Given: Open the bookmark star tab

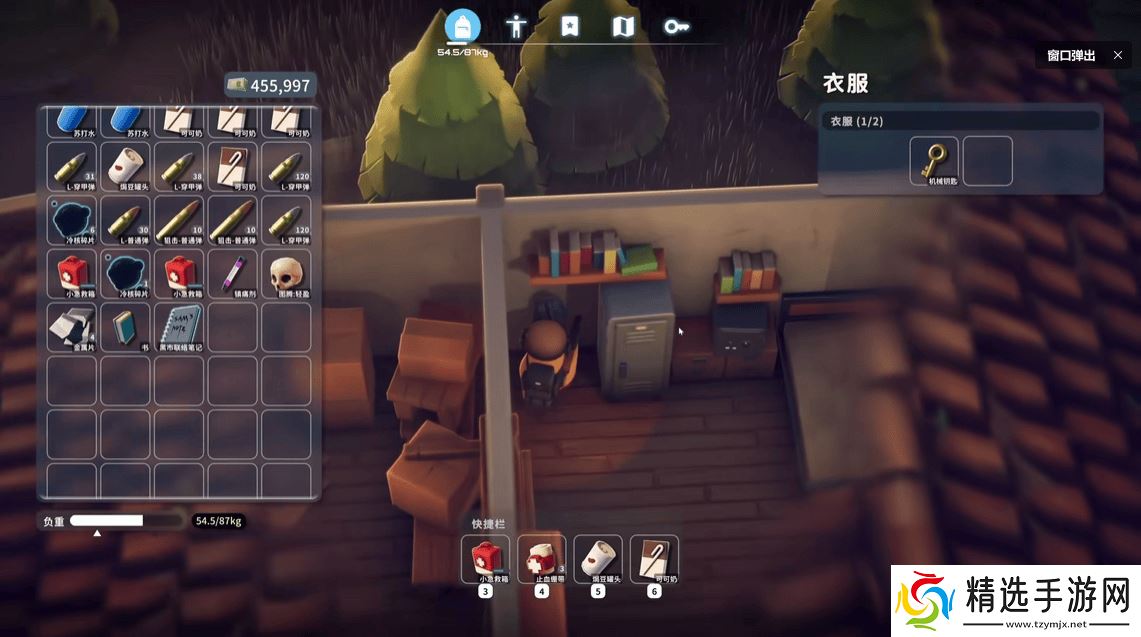Looking at the screenshot, I should (569, 26).
